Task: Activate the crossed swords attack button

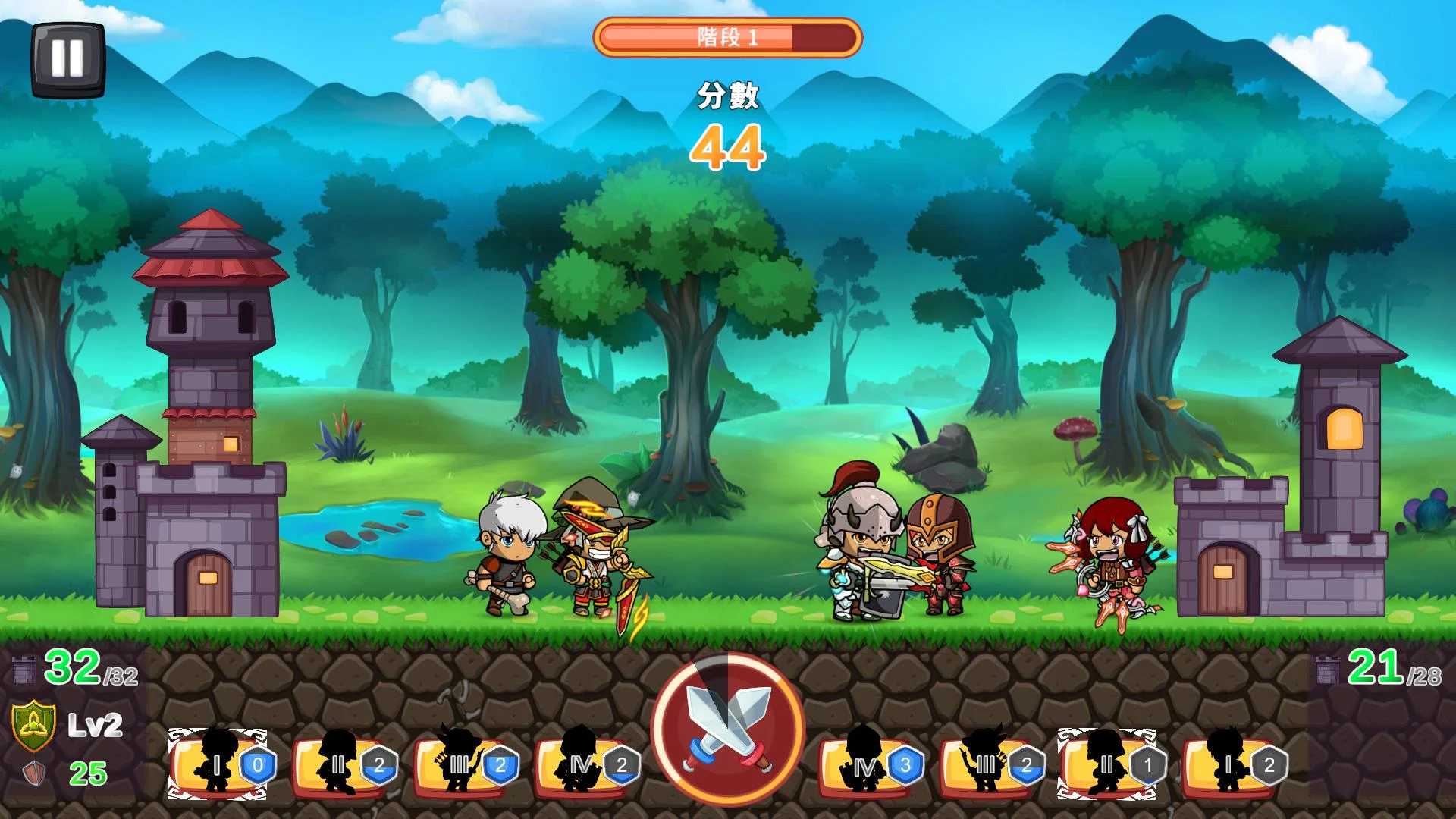Action: pyautogui.click(x=728, y=729)
